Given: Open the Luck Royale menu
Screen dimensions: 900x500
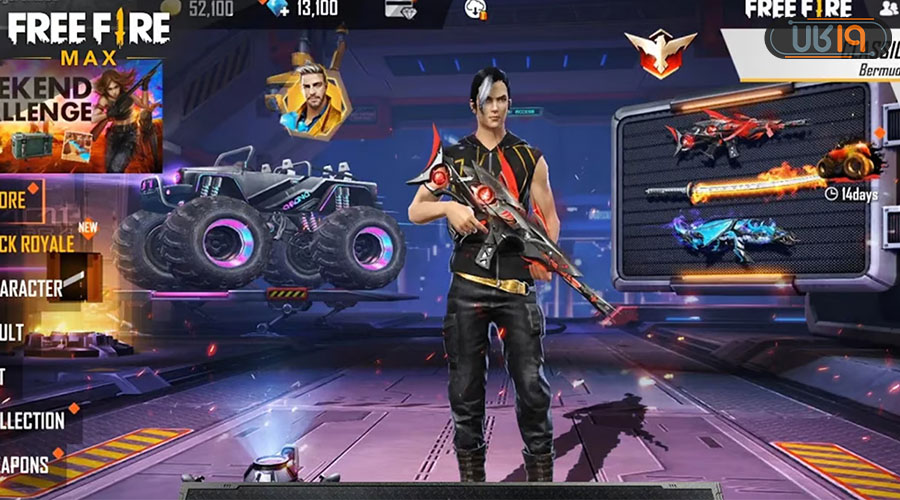Looking at the screenshot, I should tap(40, 242).
